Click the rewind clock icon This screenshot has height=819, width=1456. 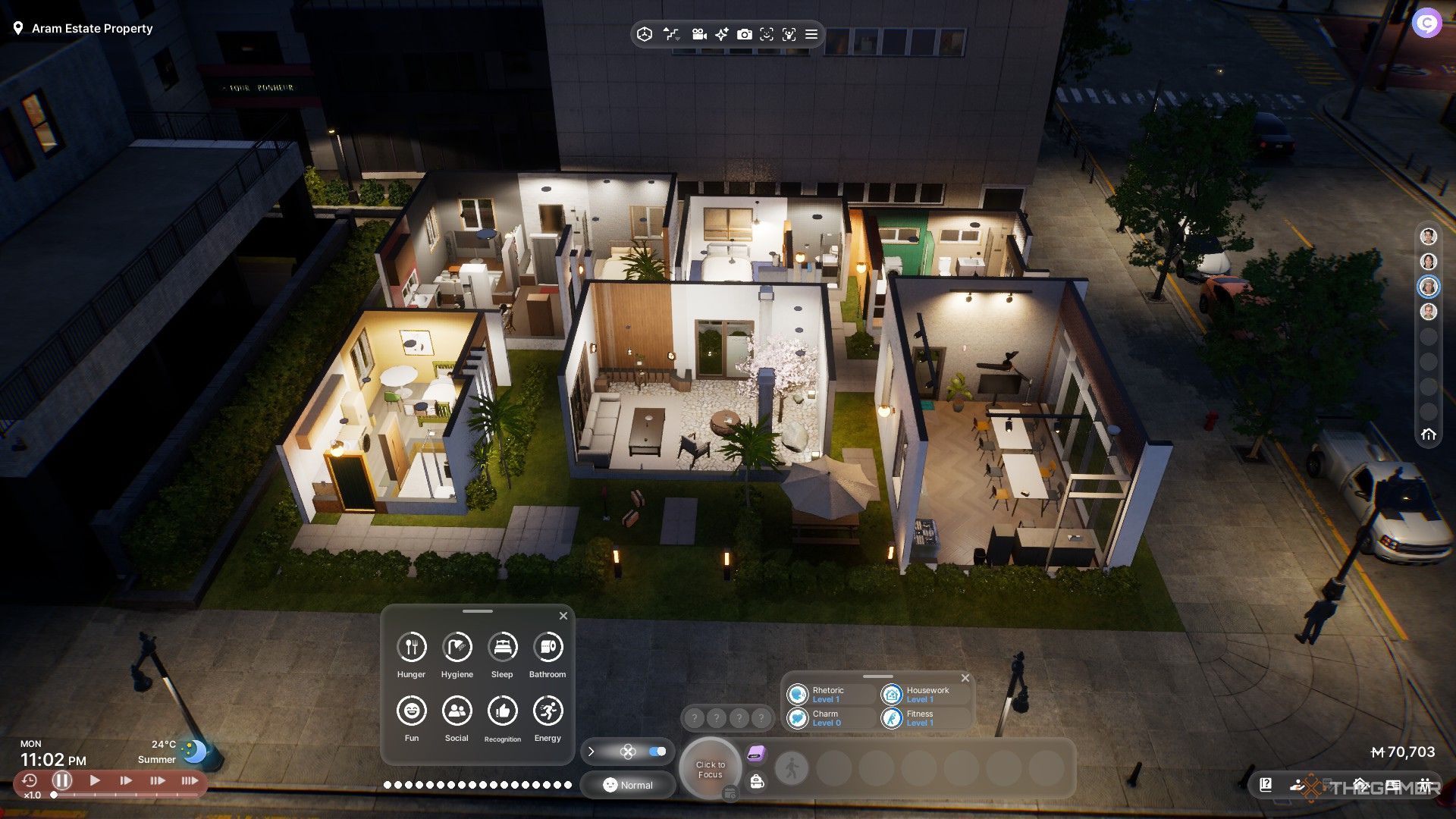(30, 780)
